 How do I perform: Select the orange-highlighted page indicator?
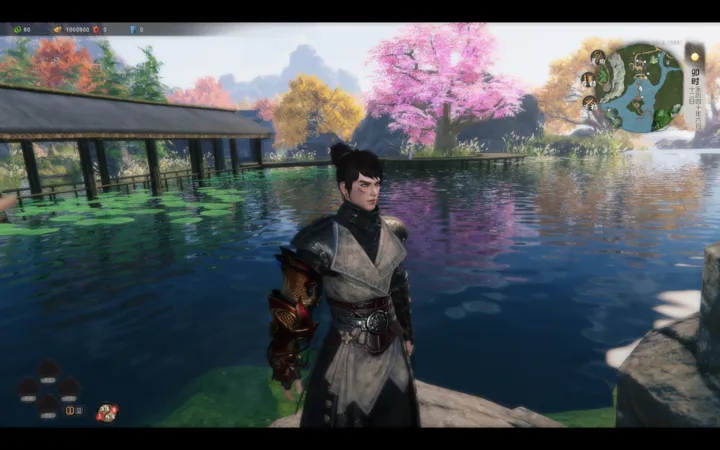click(70, 410)
